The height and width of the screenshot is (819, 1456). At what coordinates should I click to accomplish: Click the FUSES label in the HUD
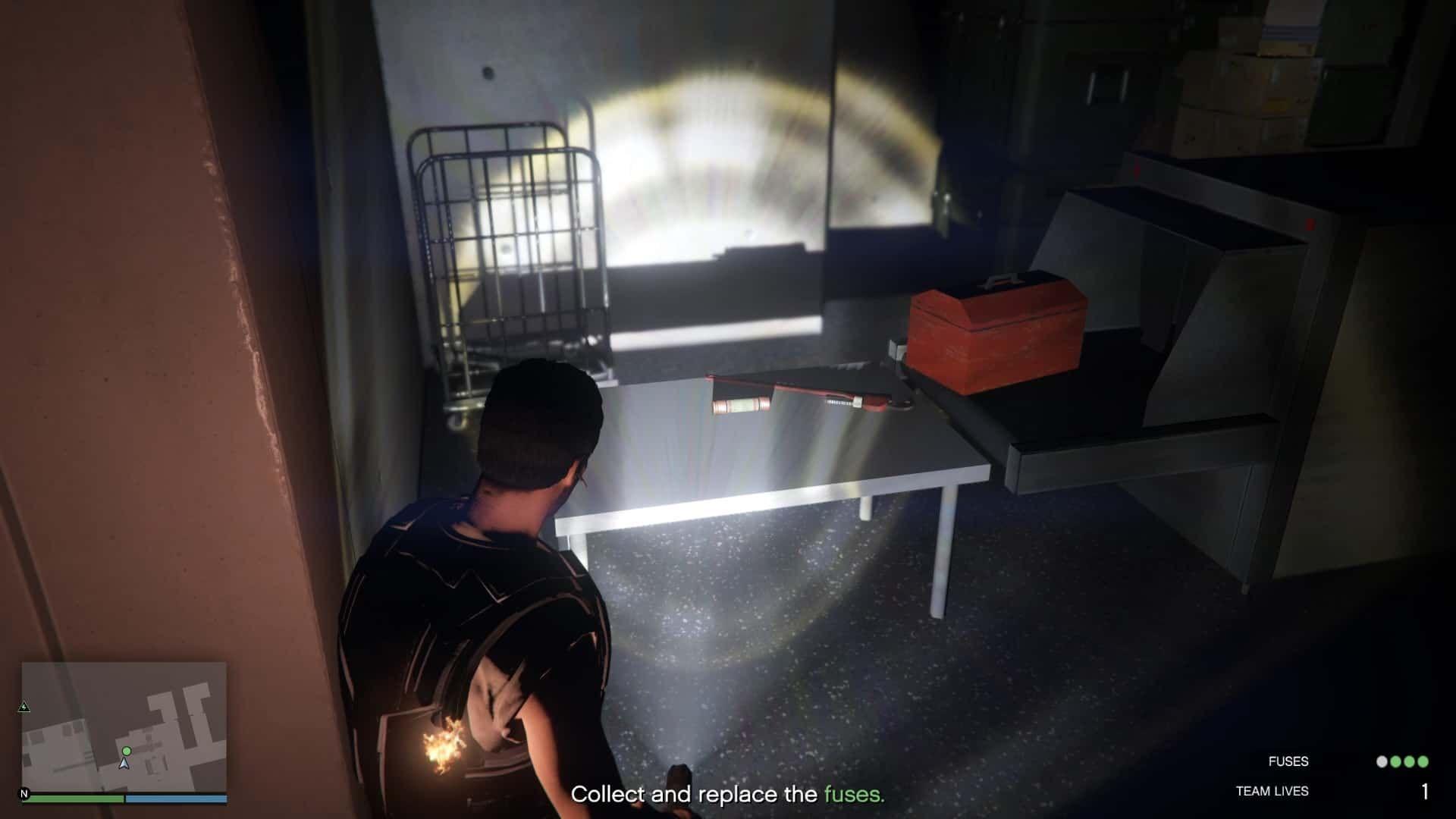tap(1291, 761)
